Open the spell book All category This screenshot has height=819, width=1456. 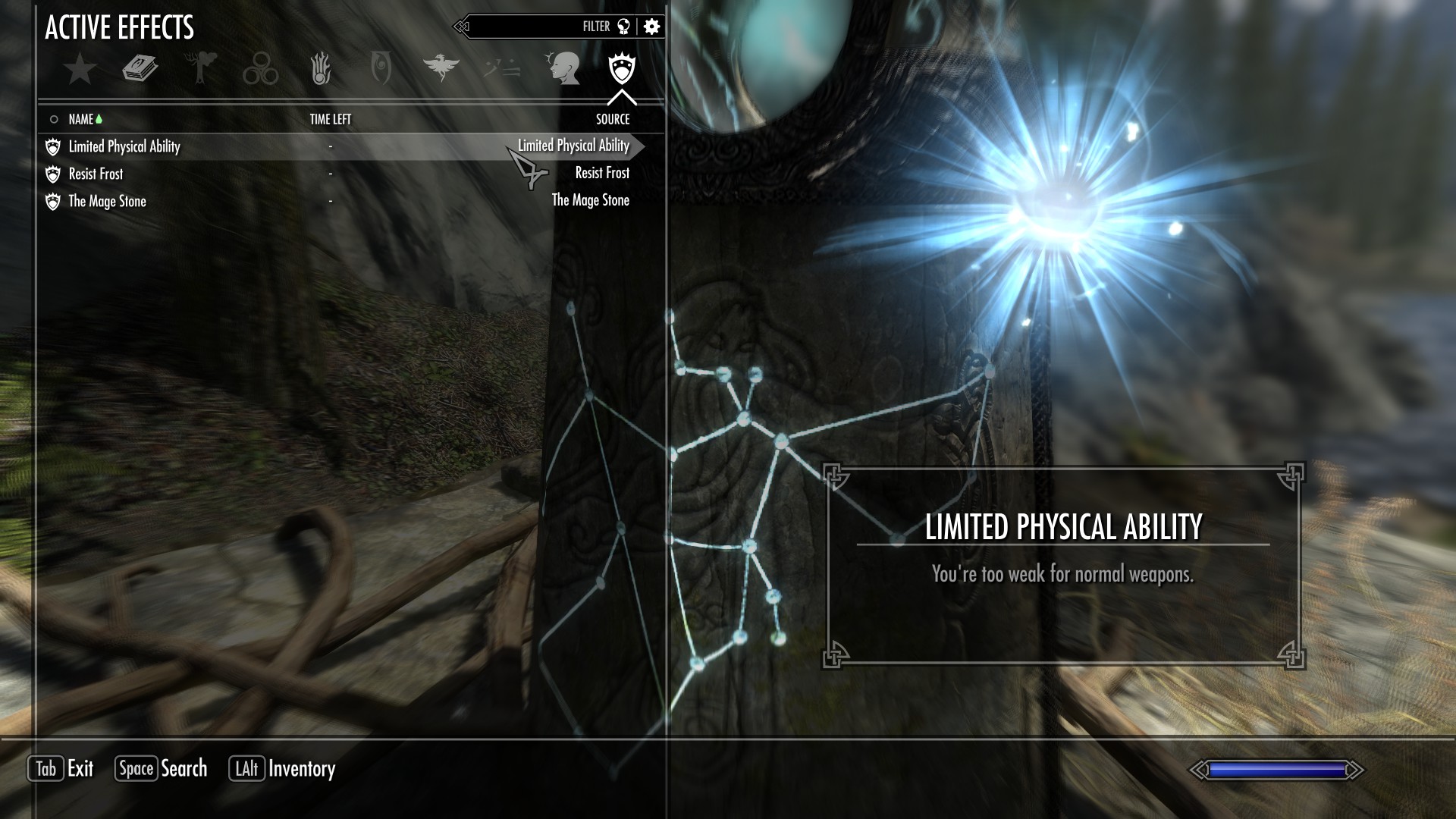coord(140,69)
